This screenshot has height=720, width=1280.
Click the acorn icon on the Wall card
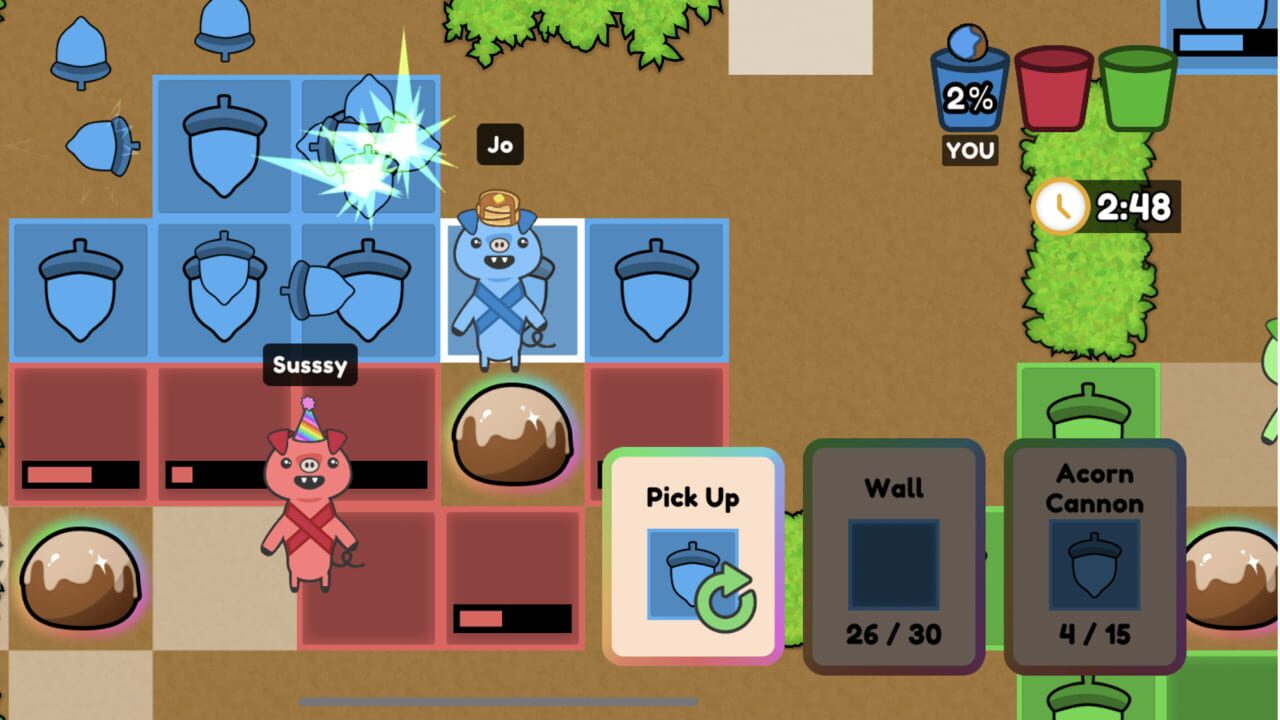point(893,565)
